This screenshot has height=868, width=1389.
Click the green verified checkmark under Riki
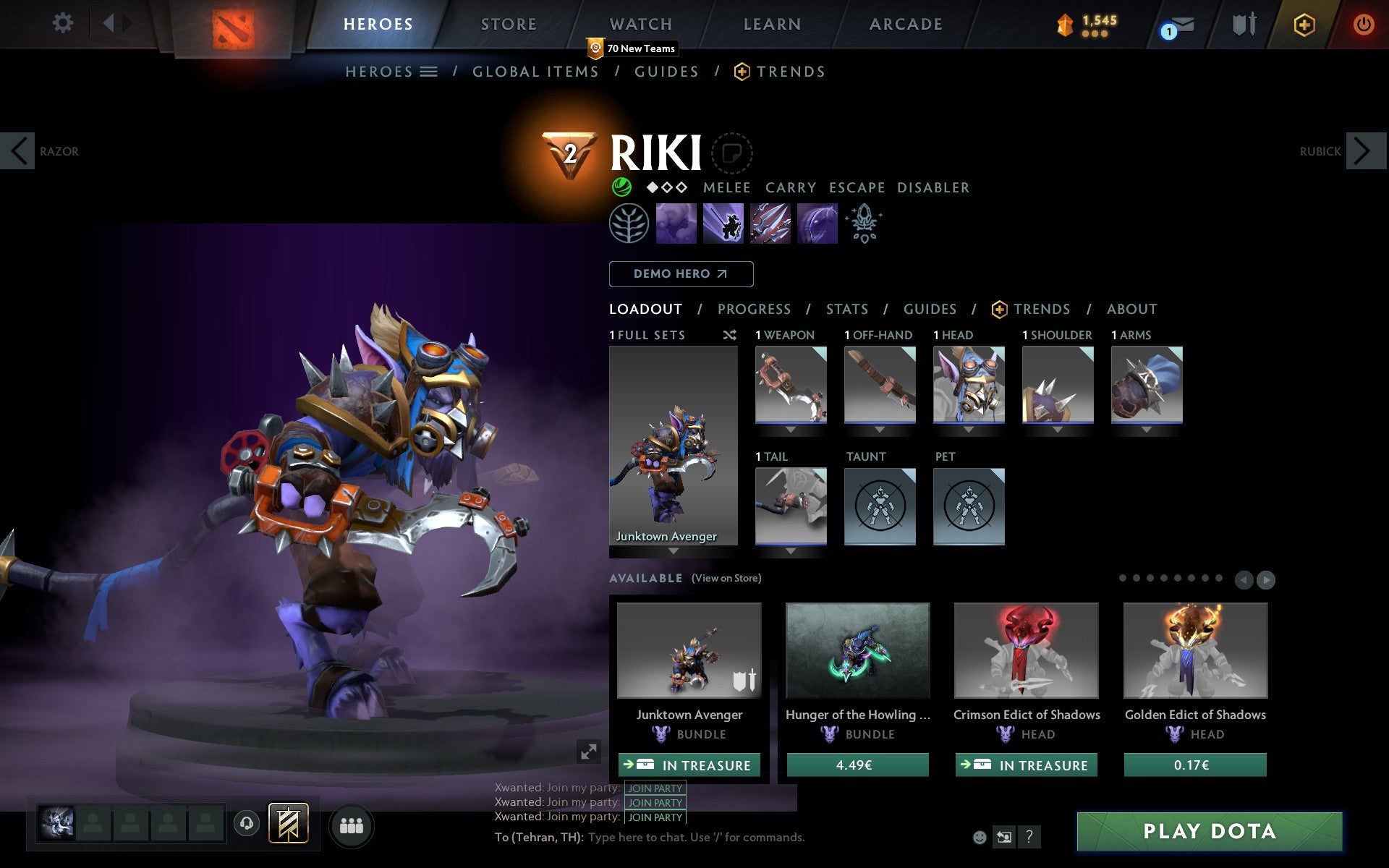pyautogui.click(x=622, y=187)
